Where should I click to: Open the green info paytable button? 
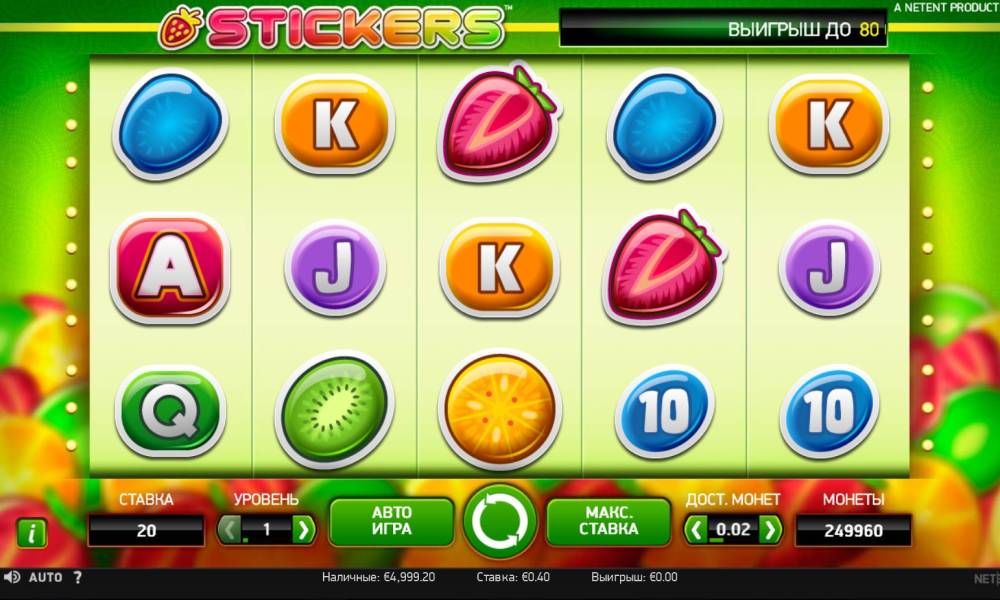click(x=32, y=533)
